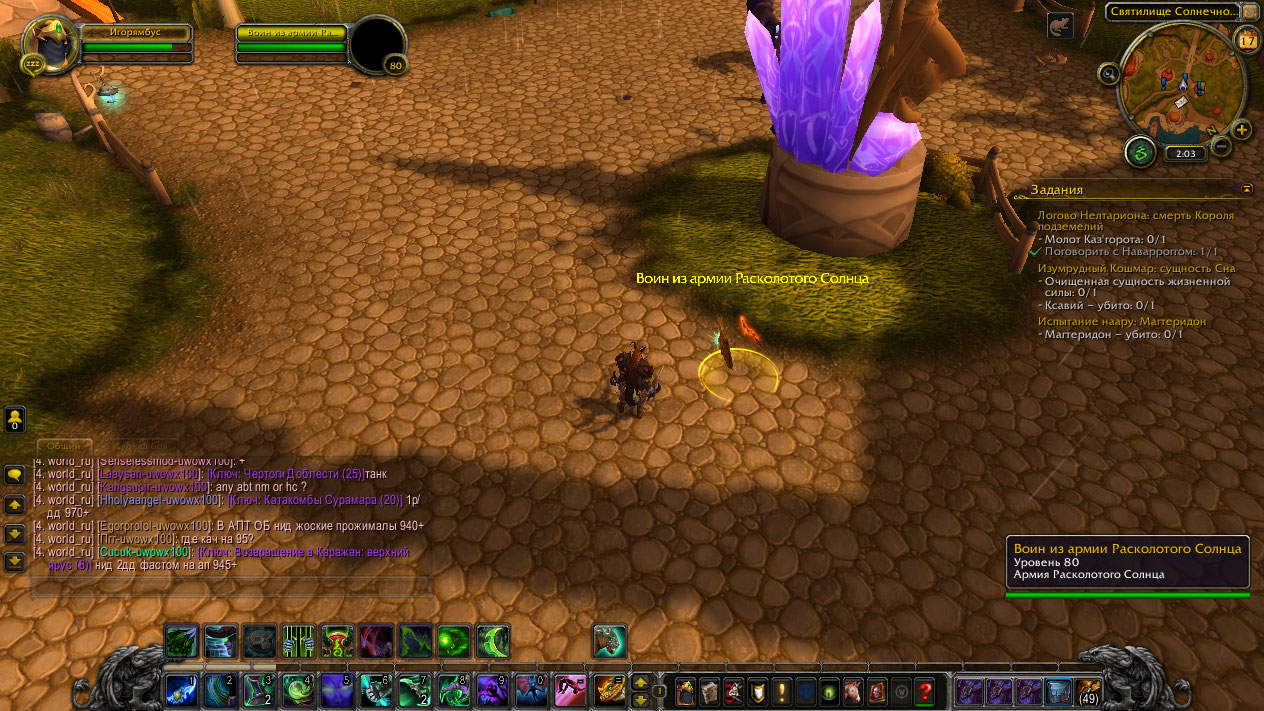Open the red question mark help button
1264x711 pixels.
click(x=925, y=691)
